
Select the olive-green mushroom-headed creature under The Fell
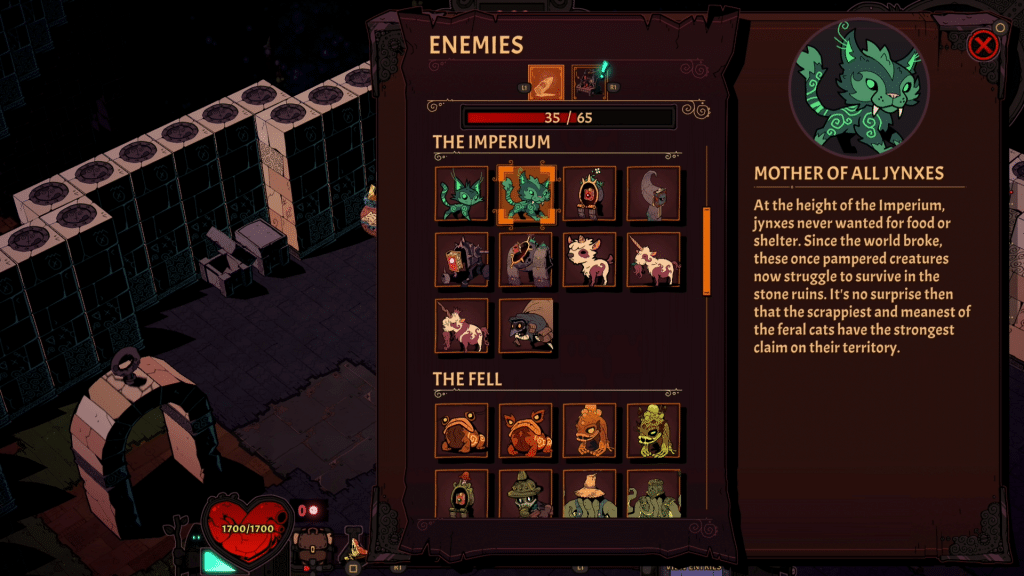[653, 430]
